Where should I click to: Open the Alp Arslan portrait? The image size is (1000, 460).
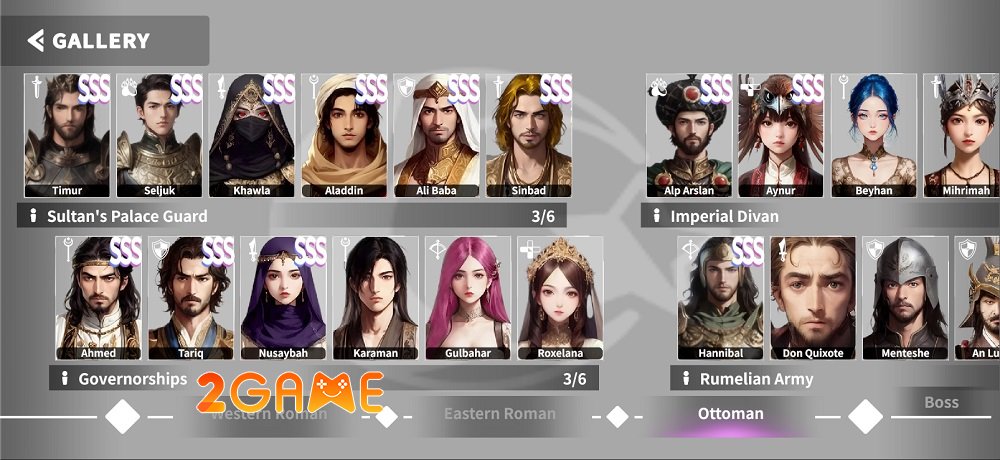pyautogui.click(x=688, y=135)
